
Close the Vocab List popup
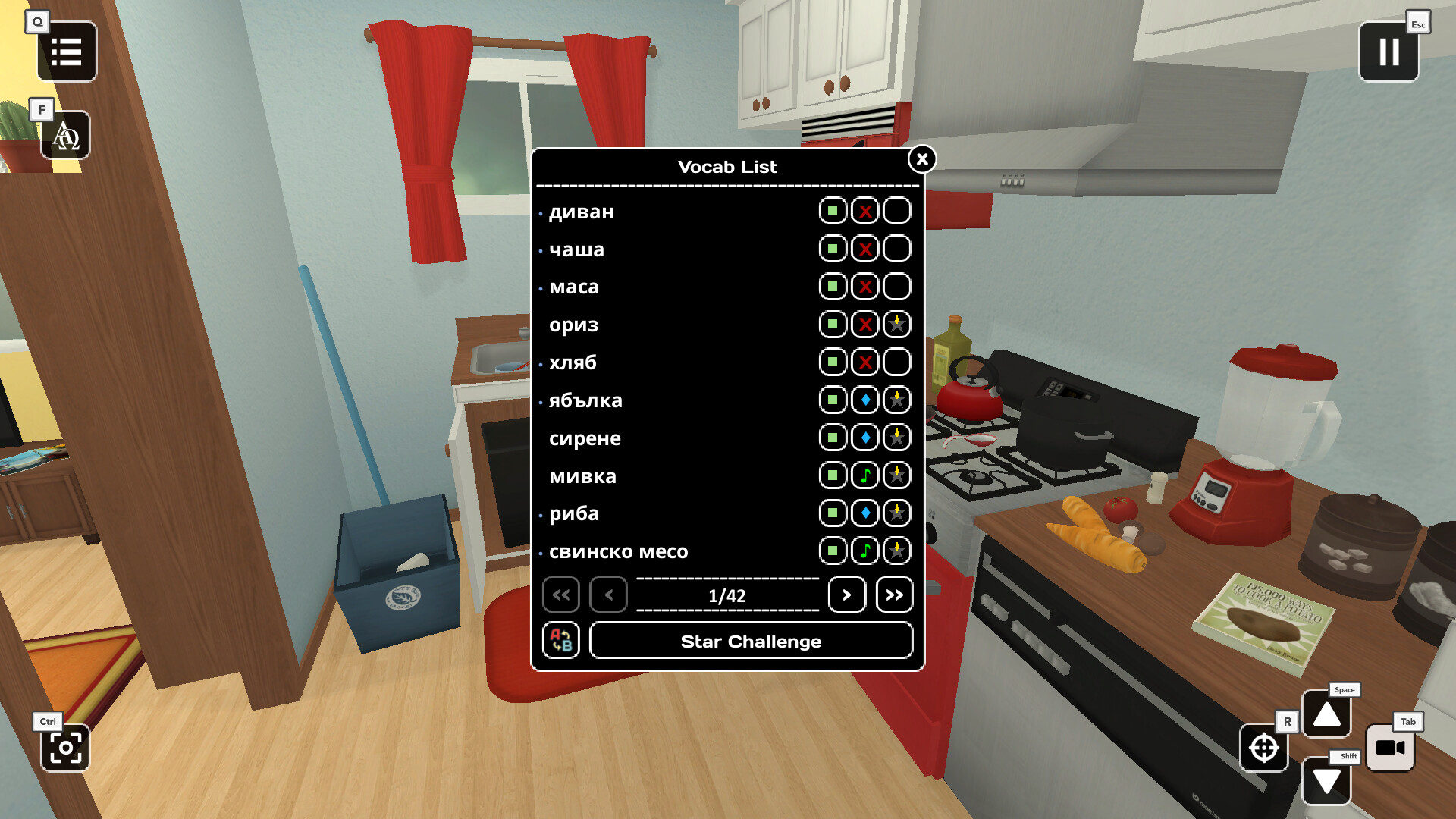[x=921, y=159]
